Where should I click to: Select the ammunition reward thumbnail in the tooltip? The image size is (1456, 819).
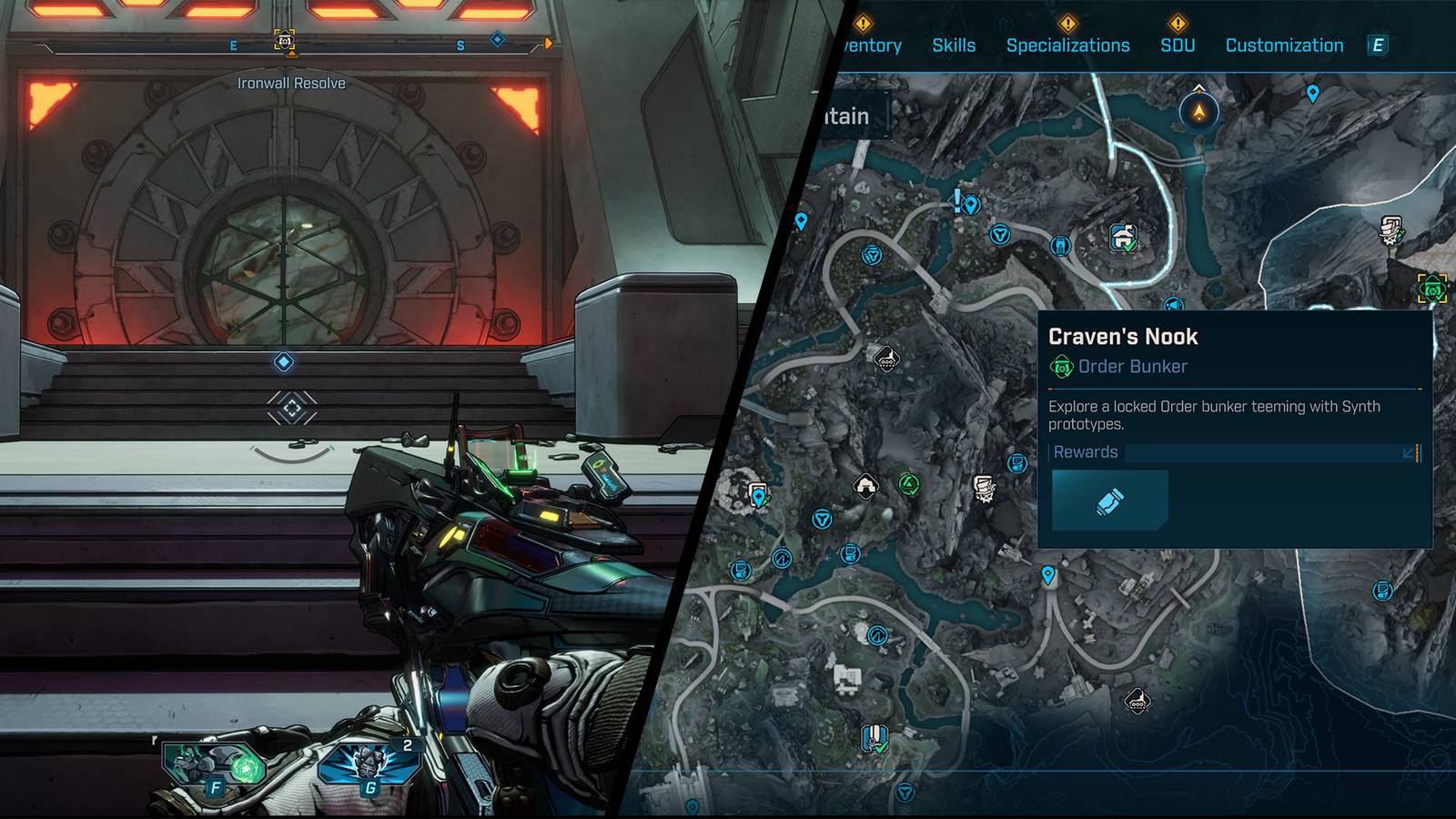pyautogui.click(x=1110, y=501)
